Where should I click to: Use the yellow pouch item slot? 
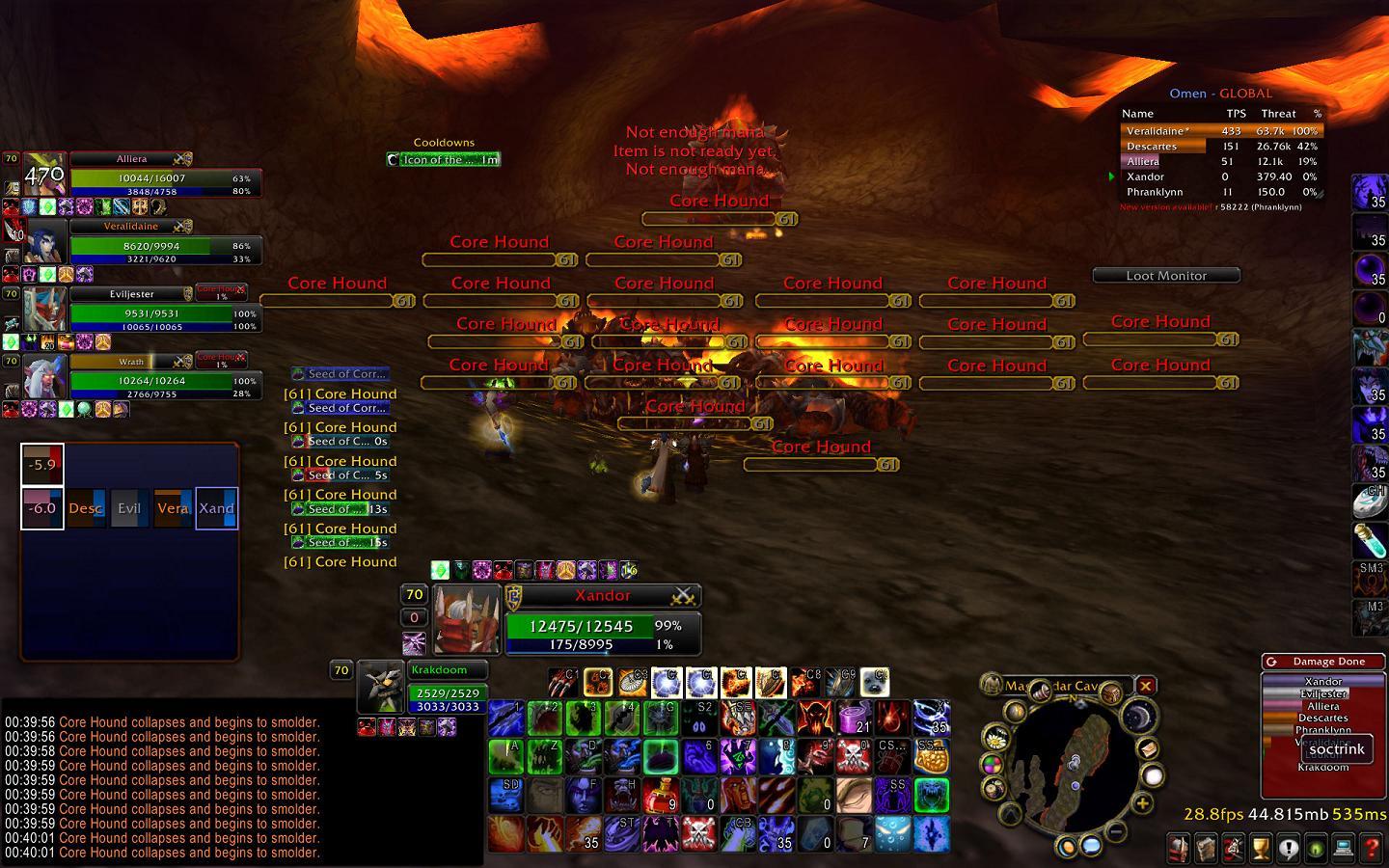pyautogui.click(x=930, y=758)
